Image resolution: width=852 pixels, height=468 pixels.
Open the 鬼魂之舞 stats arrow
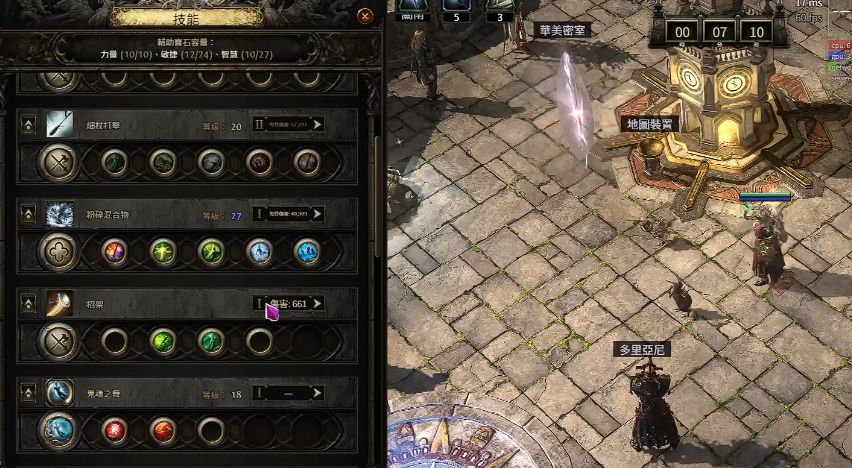tap(317, 393)
